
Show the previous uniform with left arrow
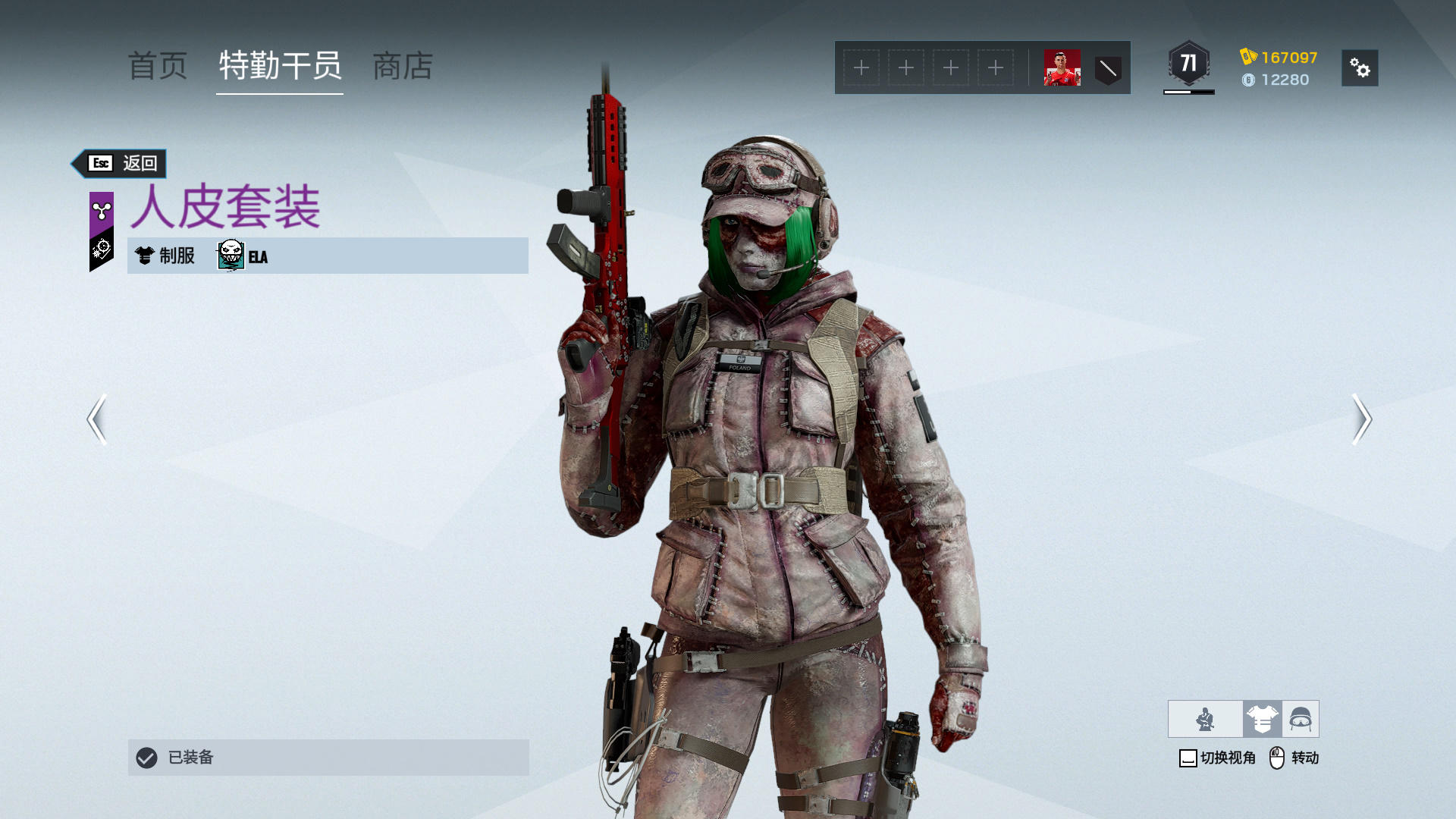97,419
